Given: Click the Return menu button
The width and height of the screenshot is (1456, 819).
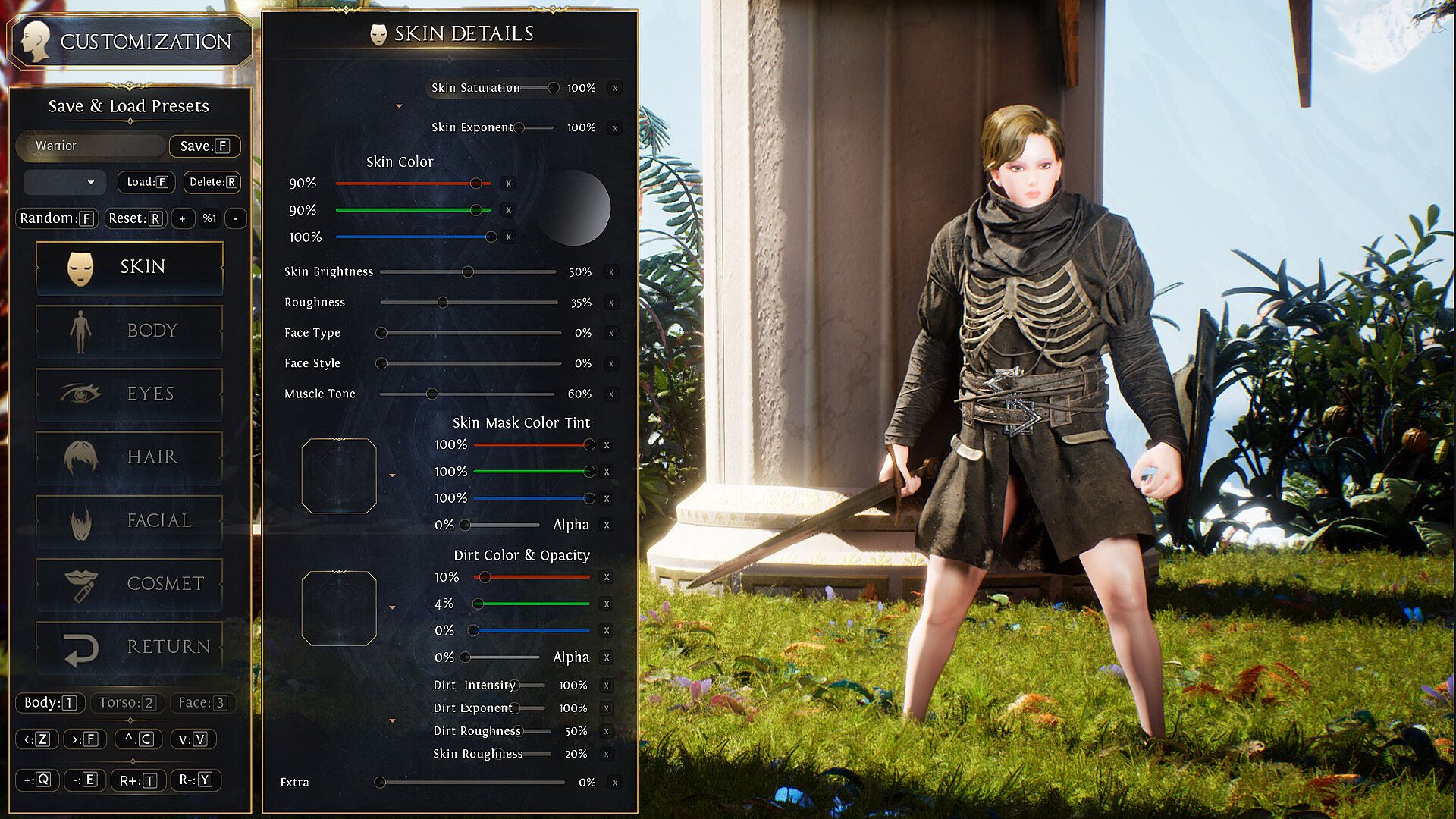Looking at the screenshot, I should click(129, 647).
